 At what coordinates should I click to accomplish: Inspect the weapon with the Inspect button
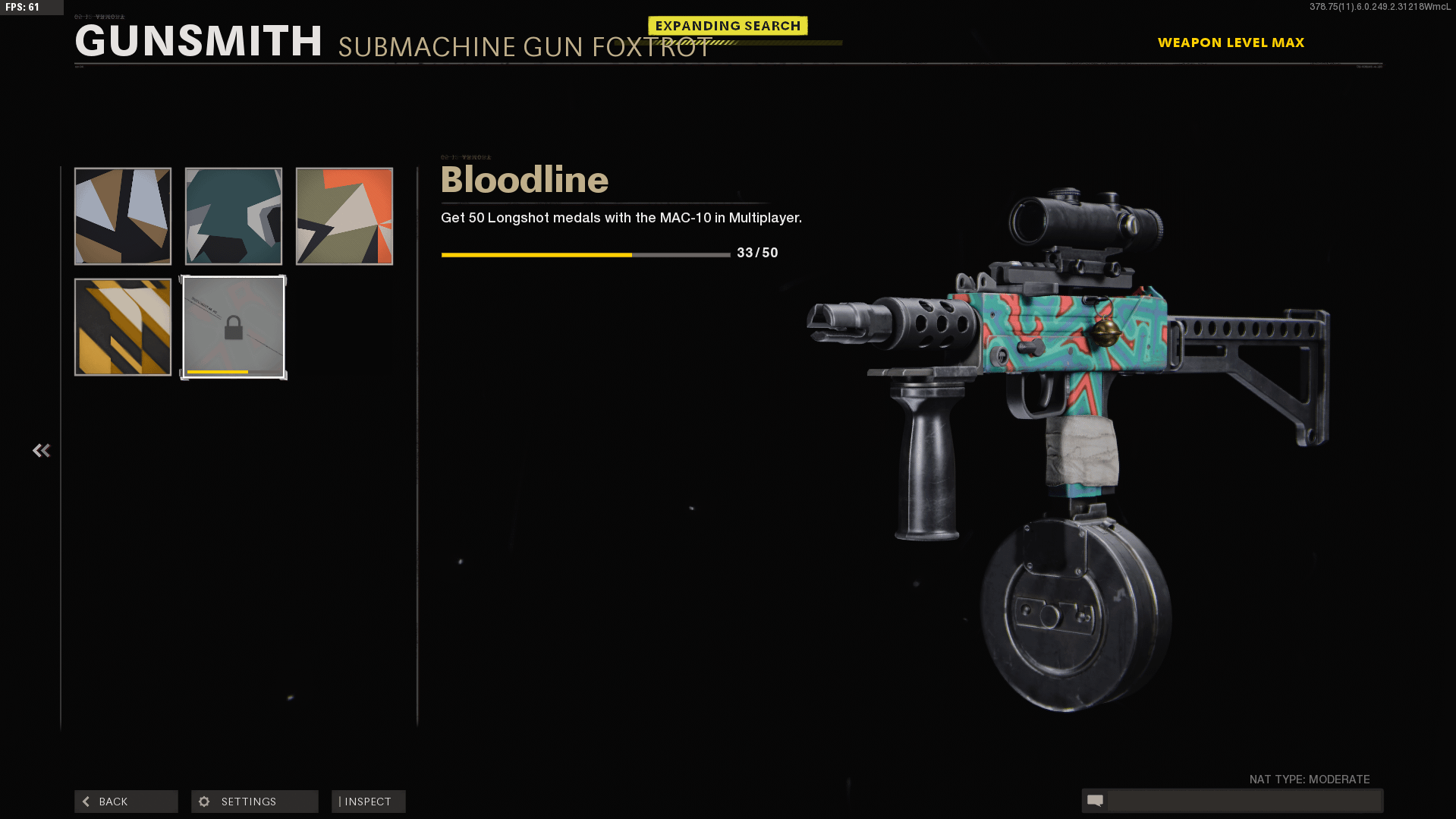[x=368, y=802]
